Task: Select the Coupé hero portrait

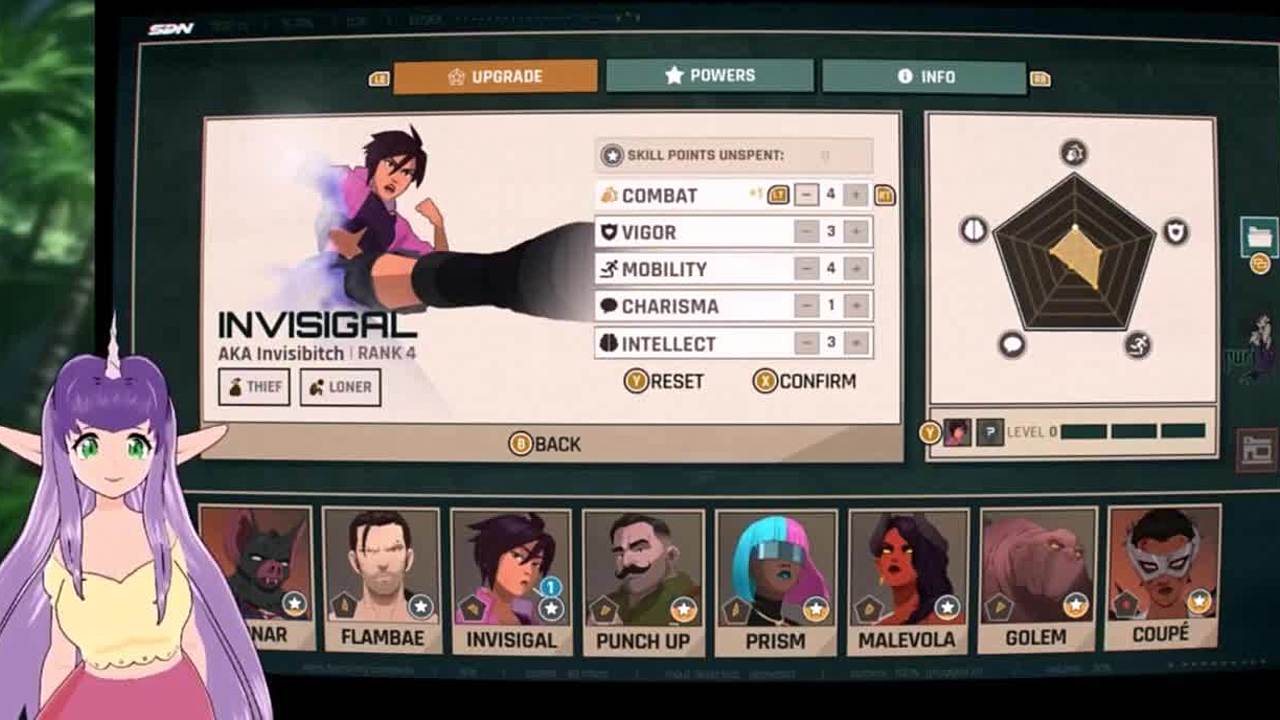Action: click(1162, 574)
